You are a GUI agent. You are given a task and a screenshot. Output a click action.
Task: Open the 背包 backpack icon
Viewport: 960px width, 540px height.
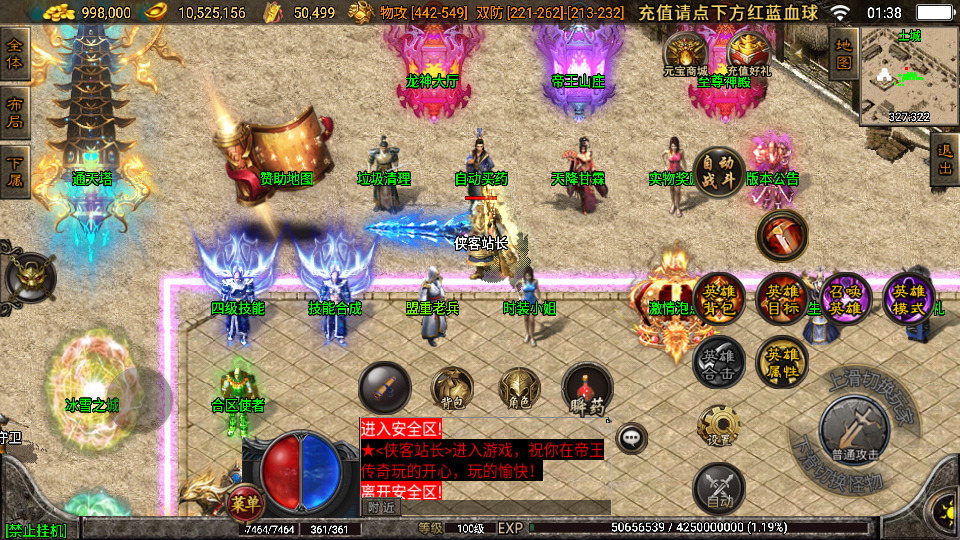(x=452, y=389)
